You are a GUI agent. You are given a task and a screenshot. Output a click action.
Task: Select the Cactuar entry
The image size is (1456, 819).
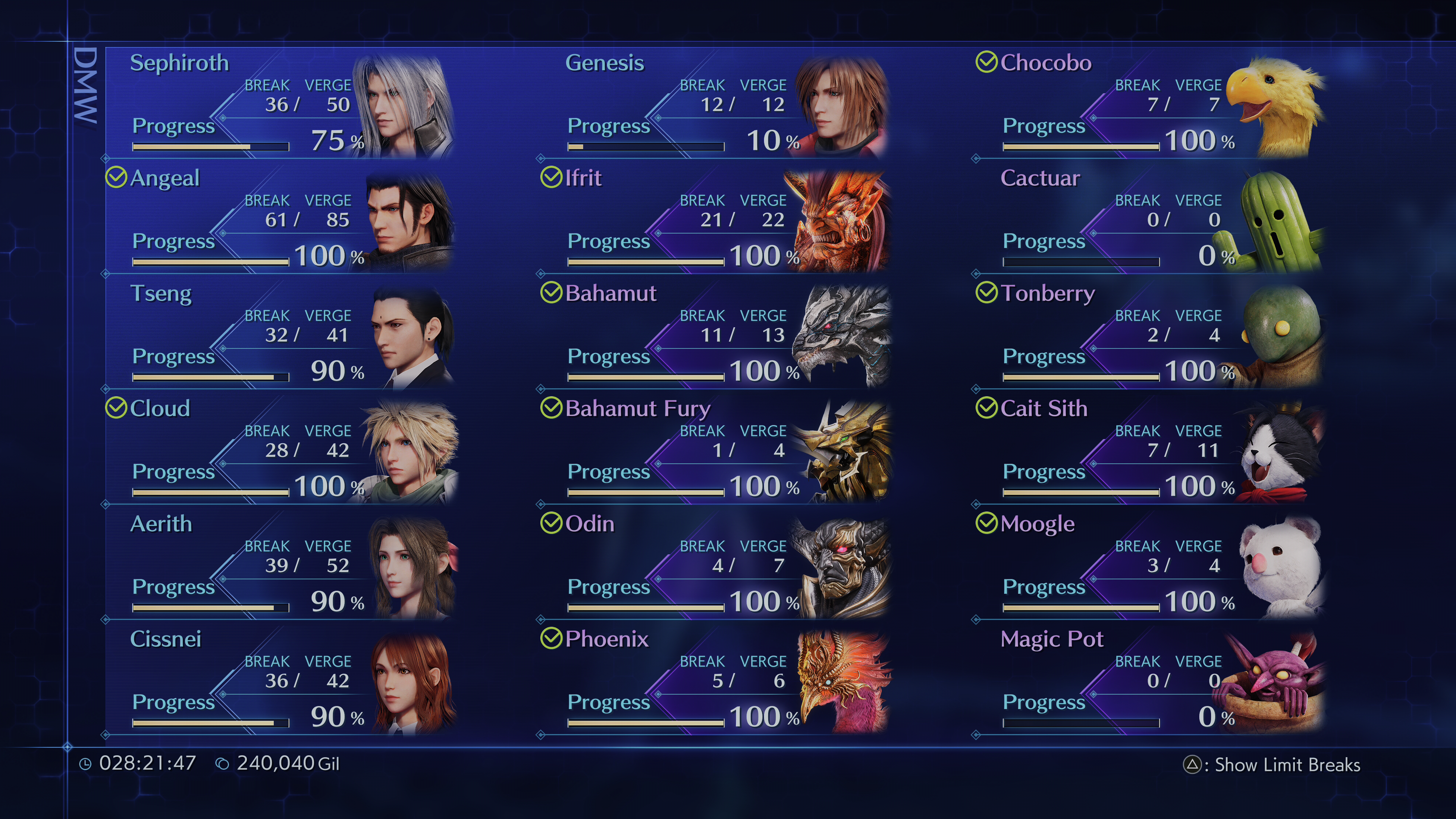(x=1153, y=220)
